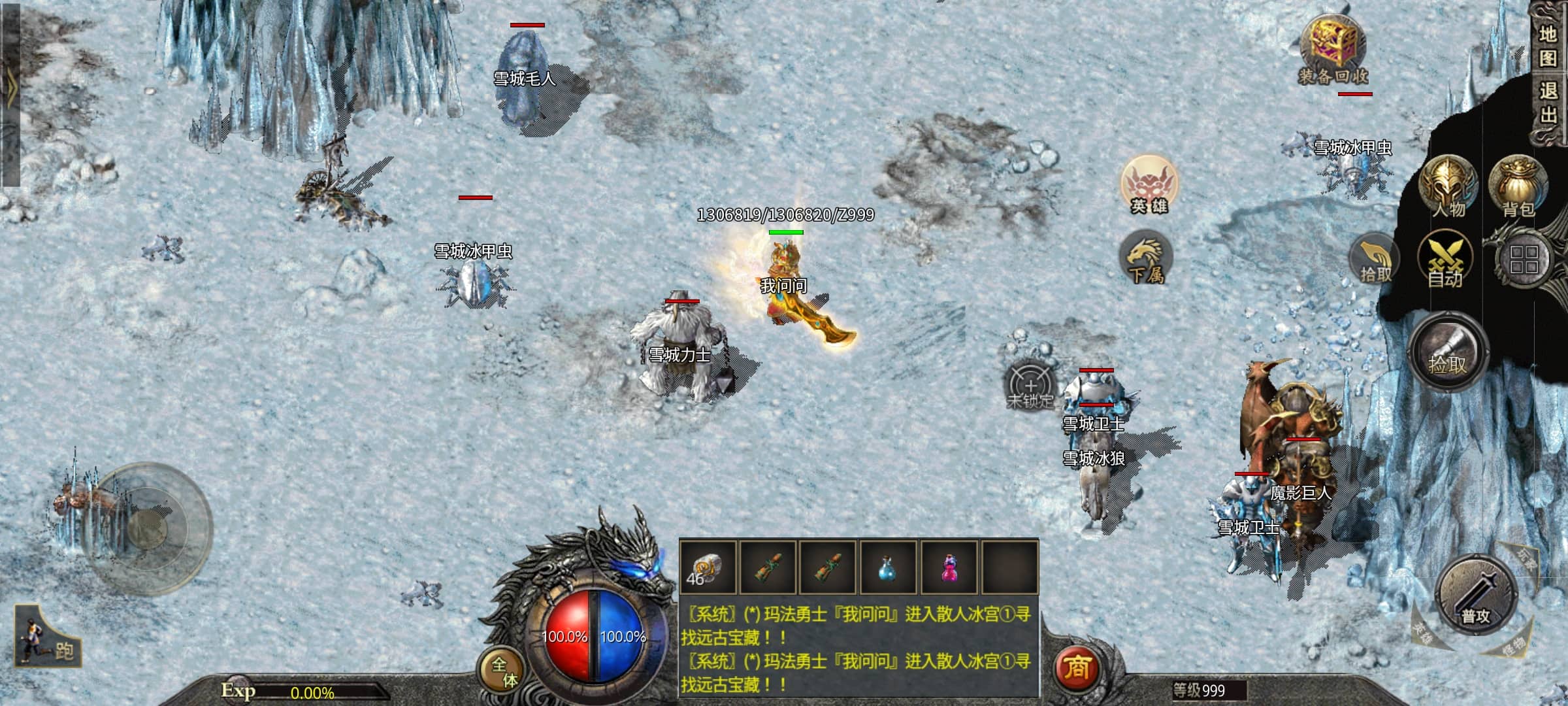Image resolution: width=1568 pixels, height=706 pixels.
Task: Open the 地图 map
Action: click(x=1548, y=46)
